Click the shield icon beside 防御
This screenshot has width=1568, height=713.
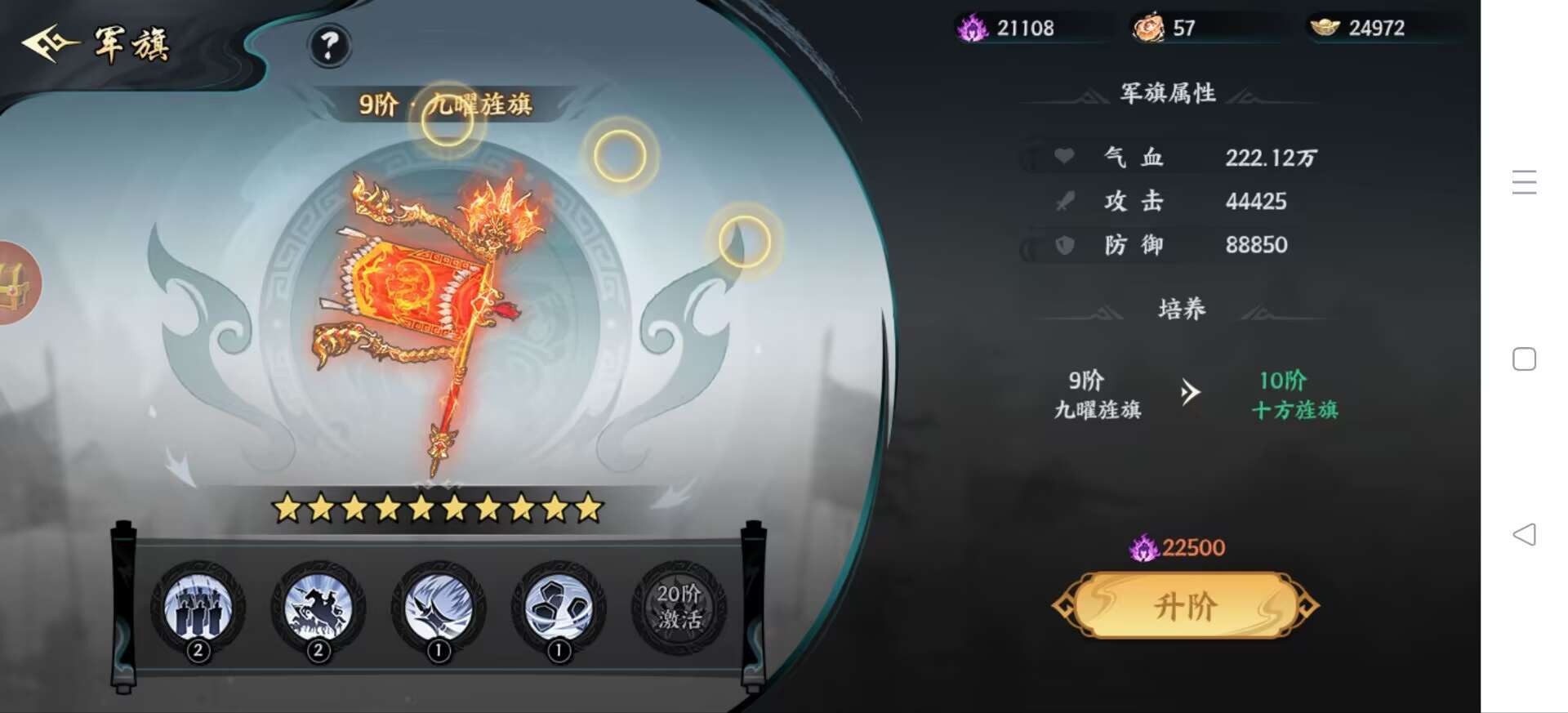[1066, 245]
